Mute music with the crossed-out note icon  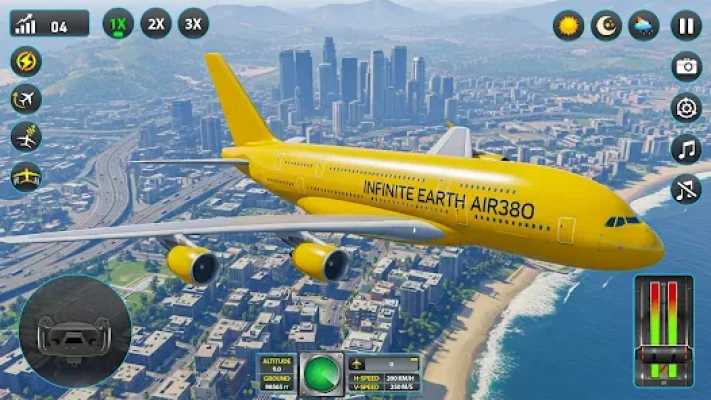[x=686, y=189]
